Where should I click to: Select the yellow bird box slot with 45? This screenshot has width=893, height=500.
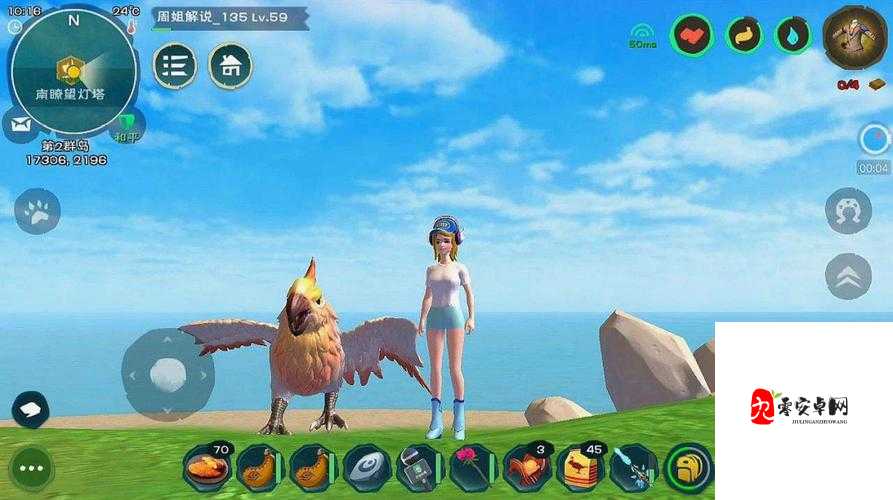point(580,467)
